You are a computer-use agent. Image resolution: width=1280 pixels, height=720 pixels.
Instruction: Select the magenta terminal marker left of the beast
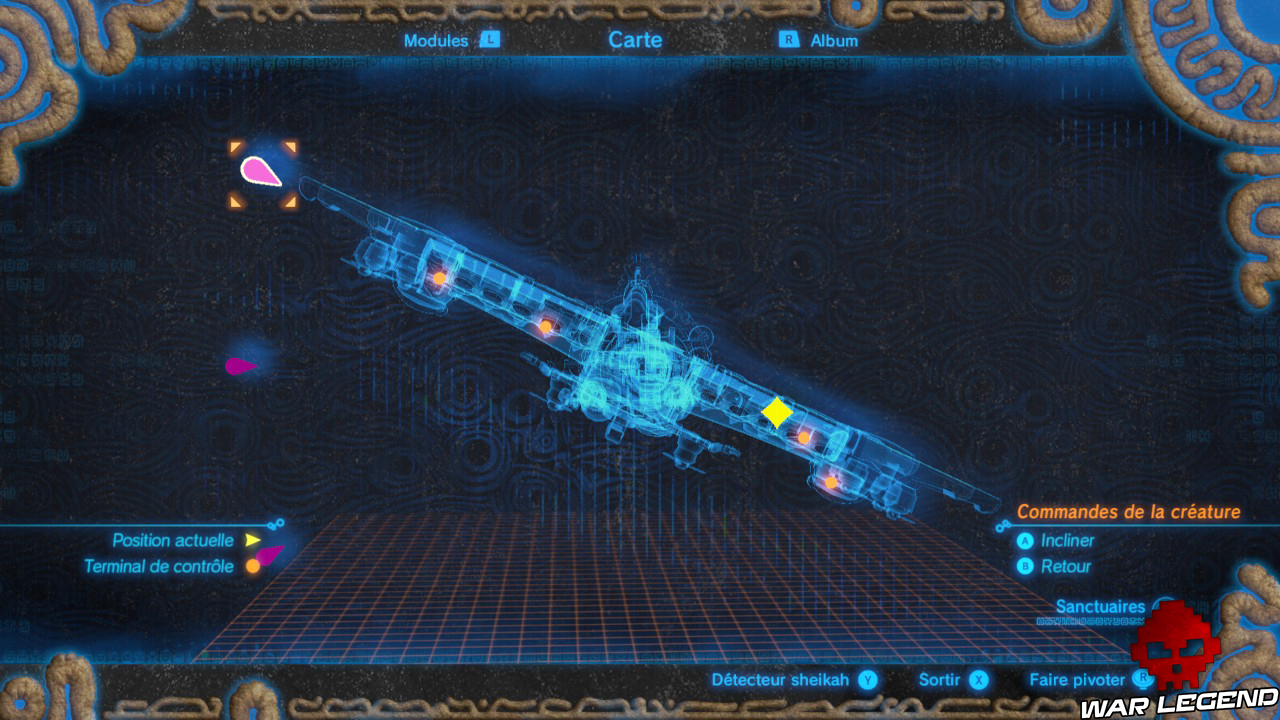[235, 368]
